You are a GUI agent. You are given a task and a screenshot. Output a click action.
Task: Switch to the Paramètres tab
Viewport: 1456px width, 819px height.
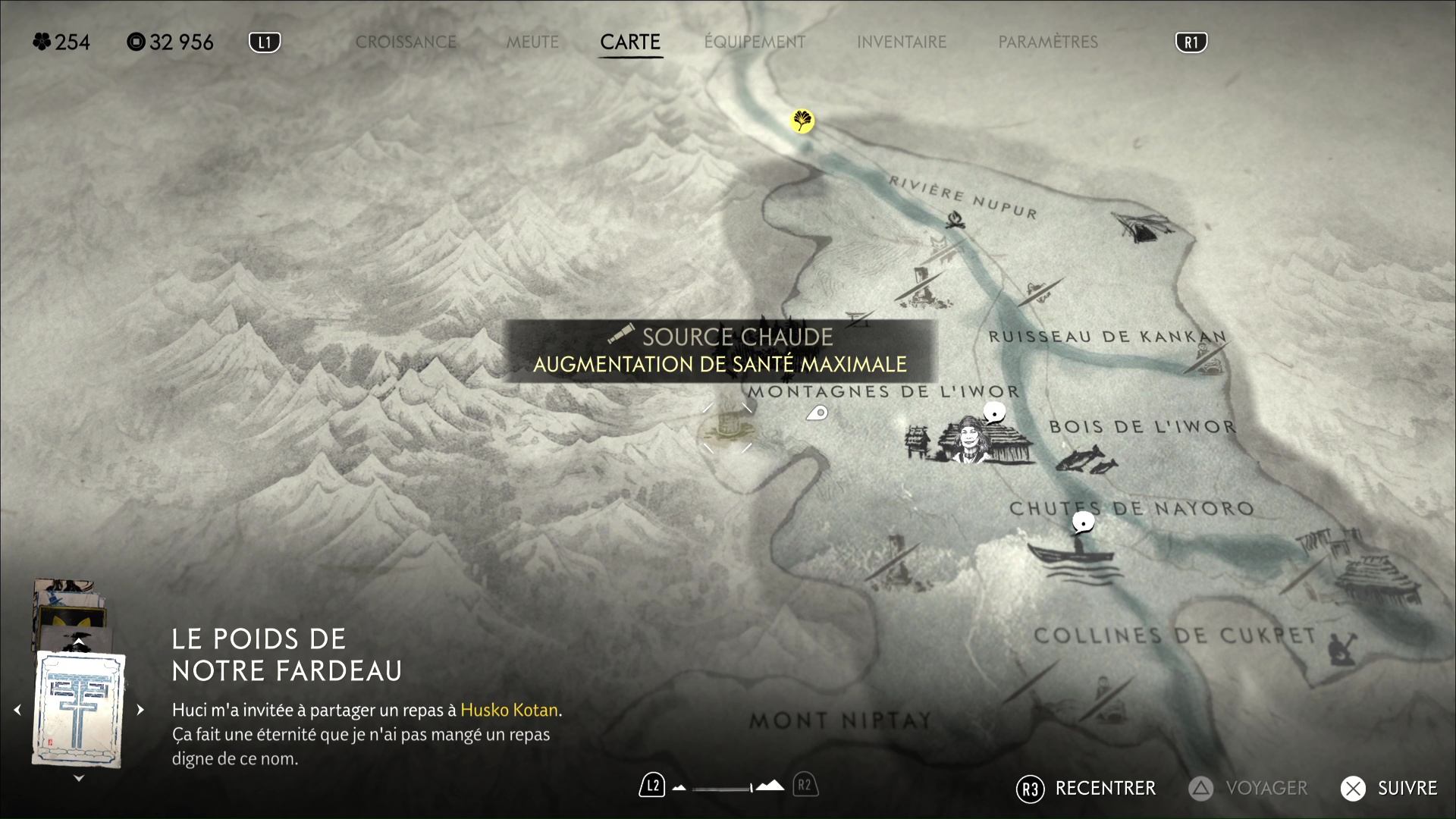[1048, 42]
